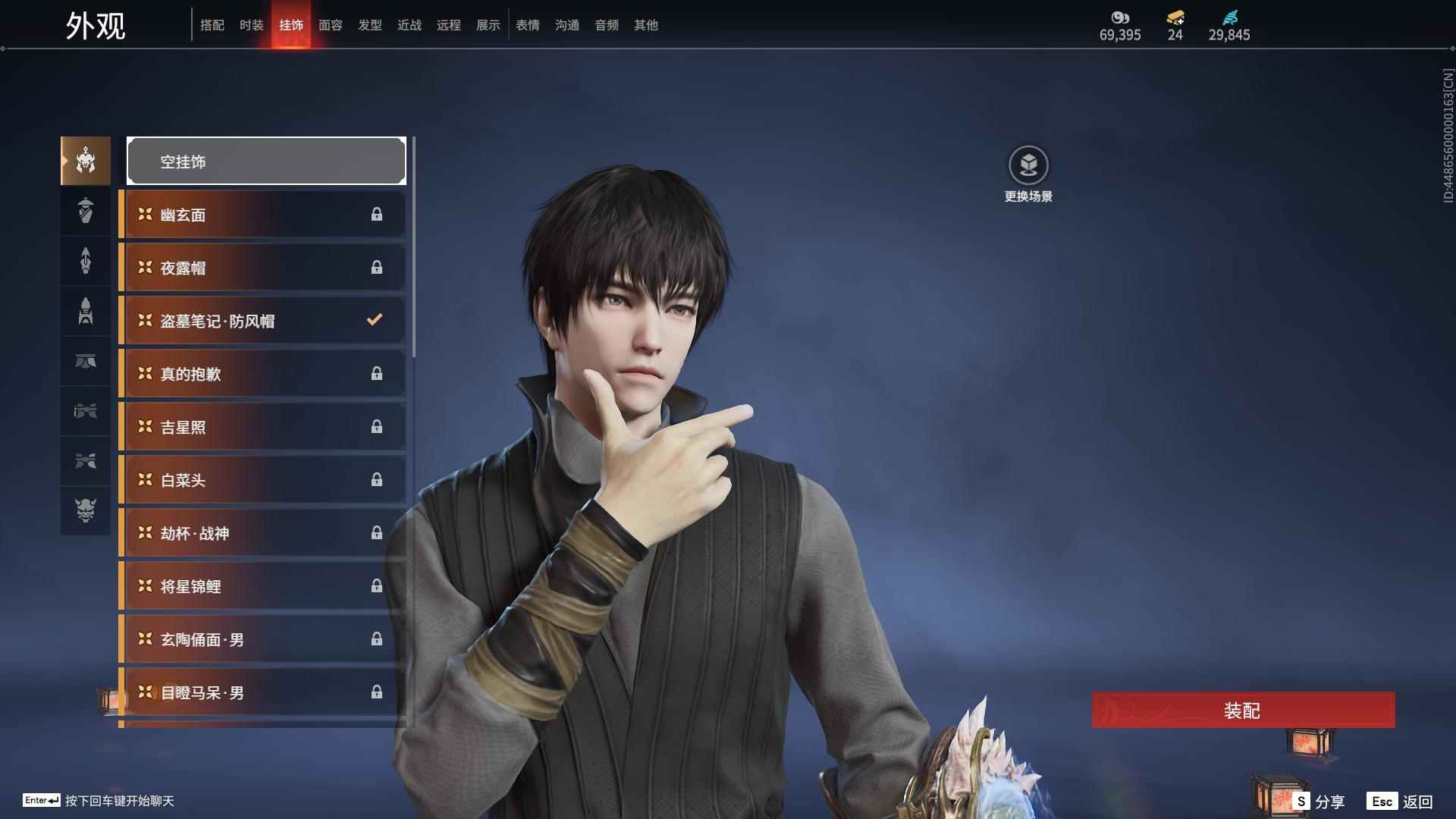
Task: Select the 将星锦鲤 accessory
Action: [262, 586]
